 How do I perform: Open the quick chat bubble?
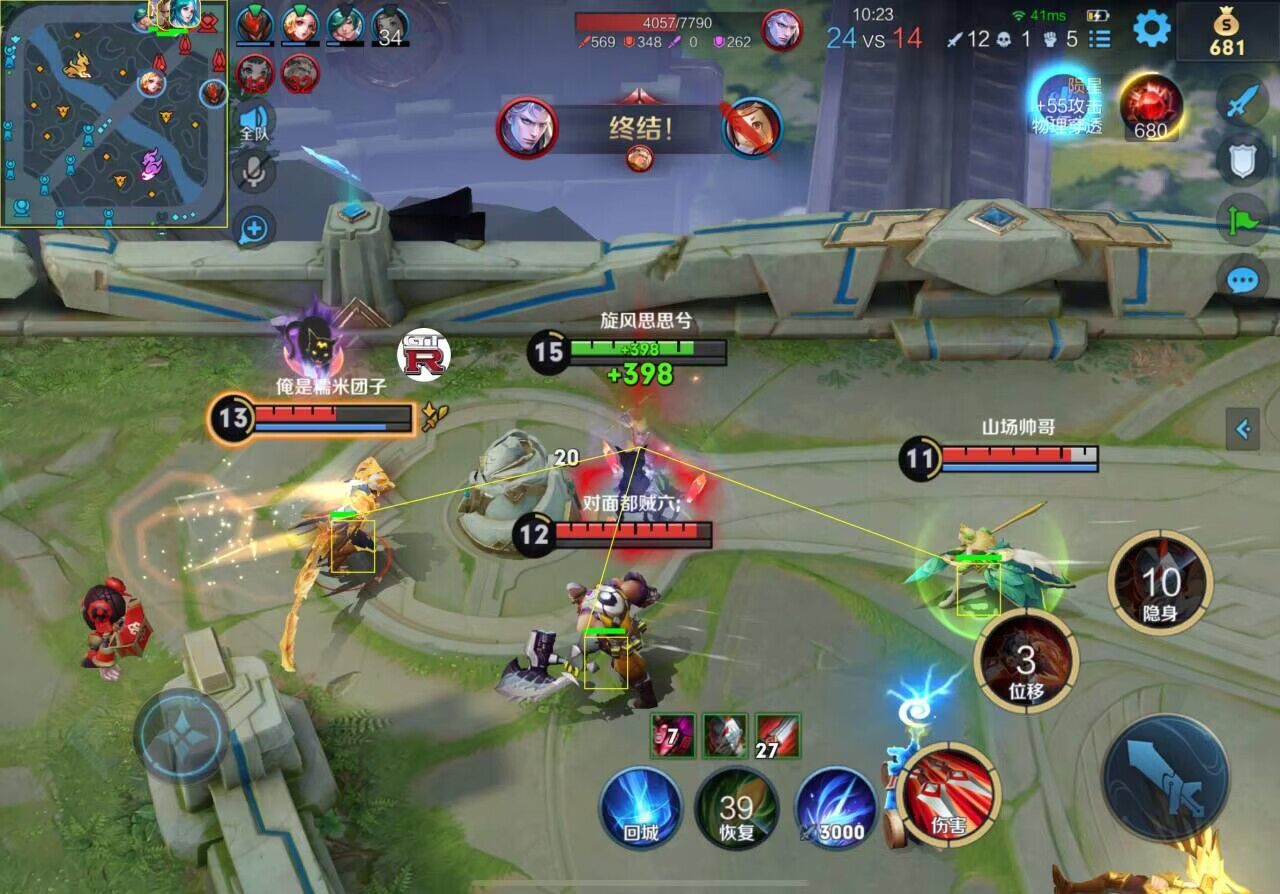(1242, 279)
